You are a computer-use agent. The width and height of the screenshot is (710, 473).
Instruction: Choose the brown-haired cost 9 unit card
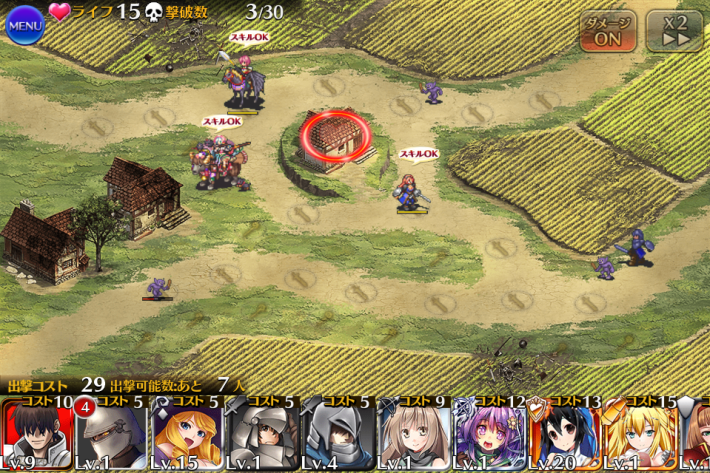[x=413, y=436]
